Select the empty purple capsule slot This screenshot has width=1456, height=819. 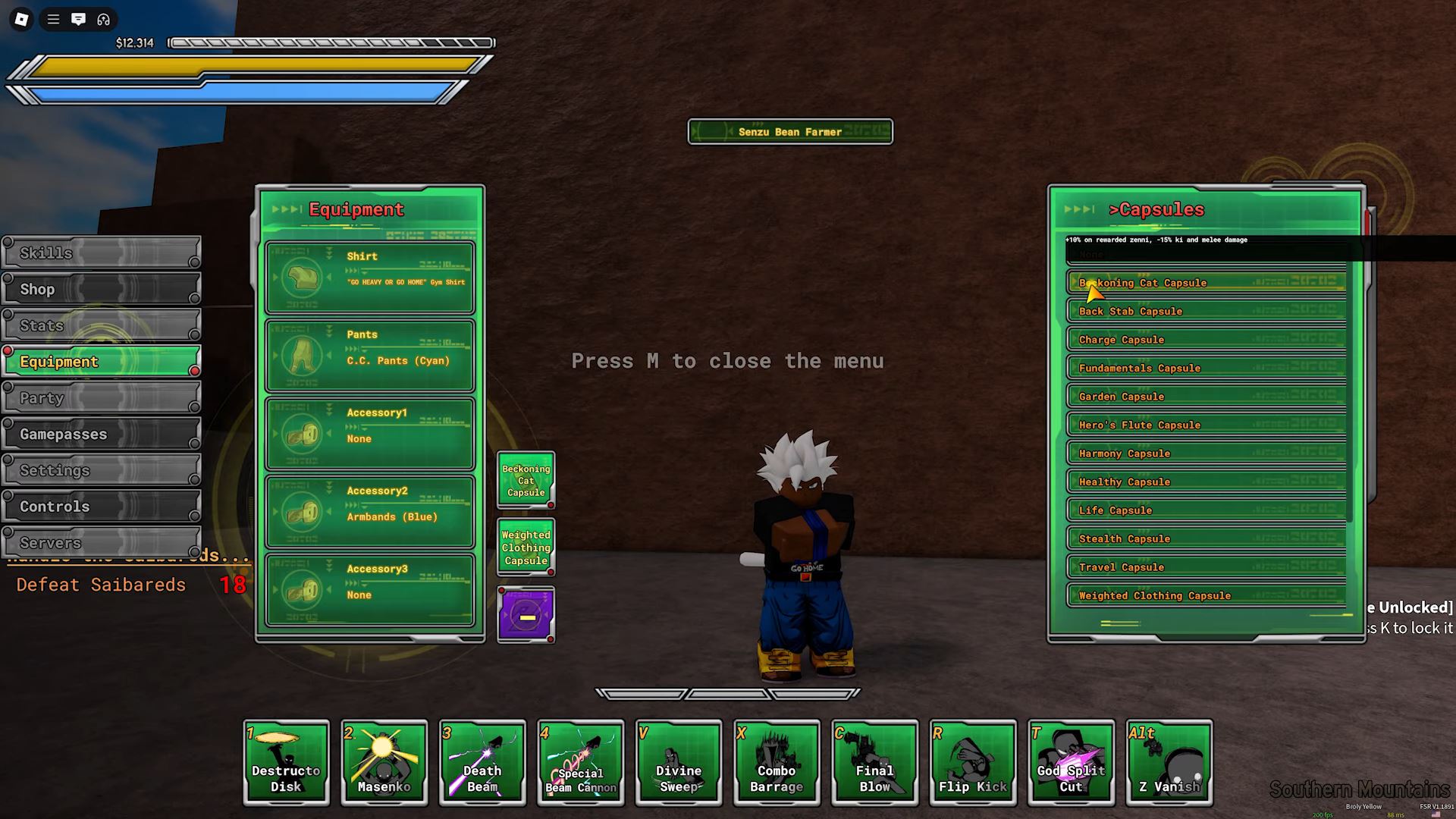[526, 615]
